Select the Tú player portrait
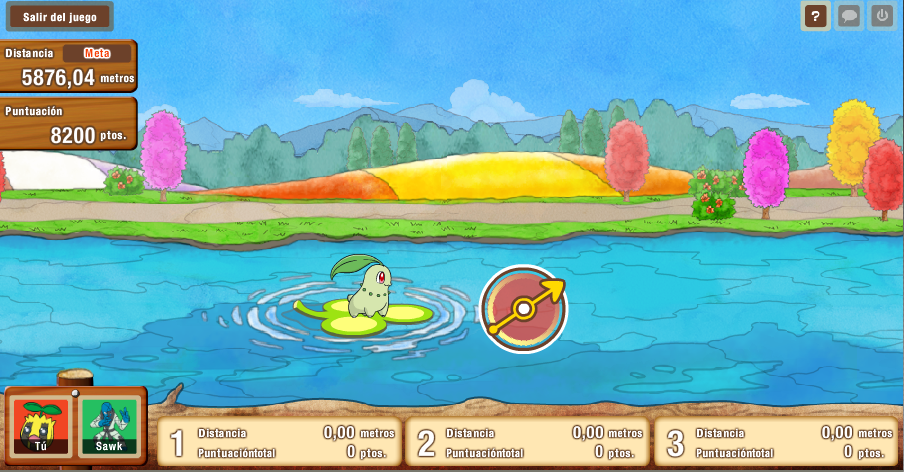Screen dimensions: 904x472 (x=42, y=427)
